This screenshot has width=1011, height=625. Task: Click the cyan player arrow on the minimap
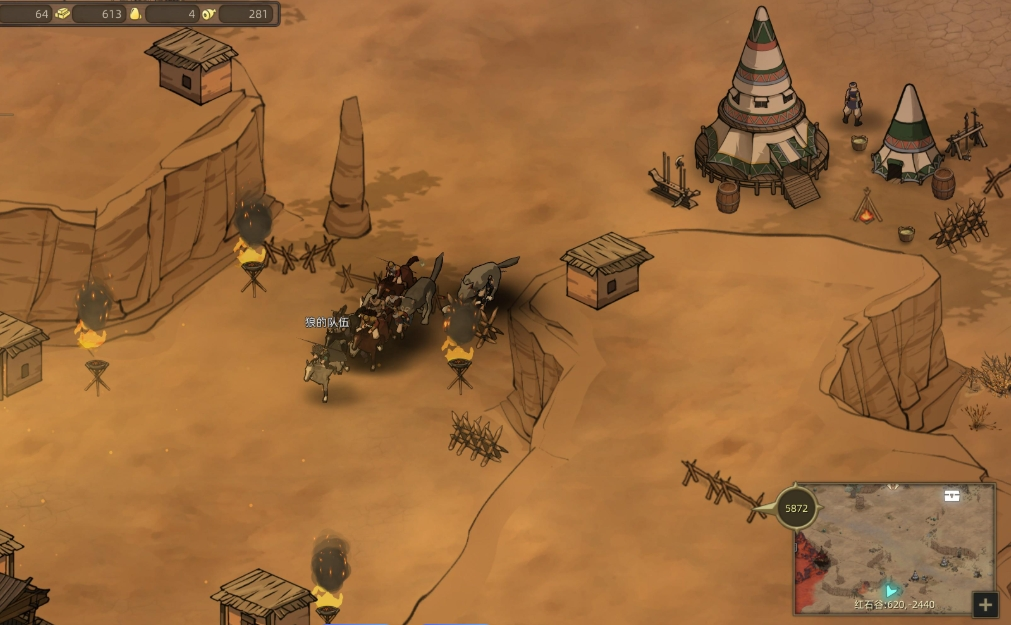891,592
